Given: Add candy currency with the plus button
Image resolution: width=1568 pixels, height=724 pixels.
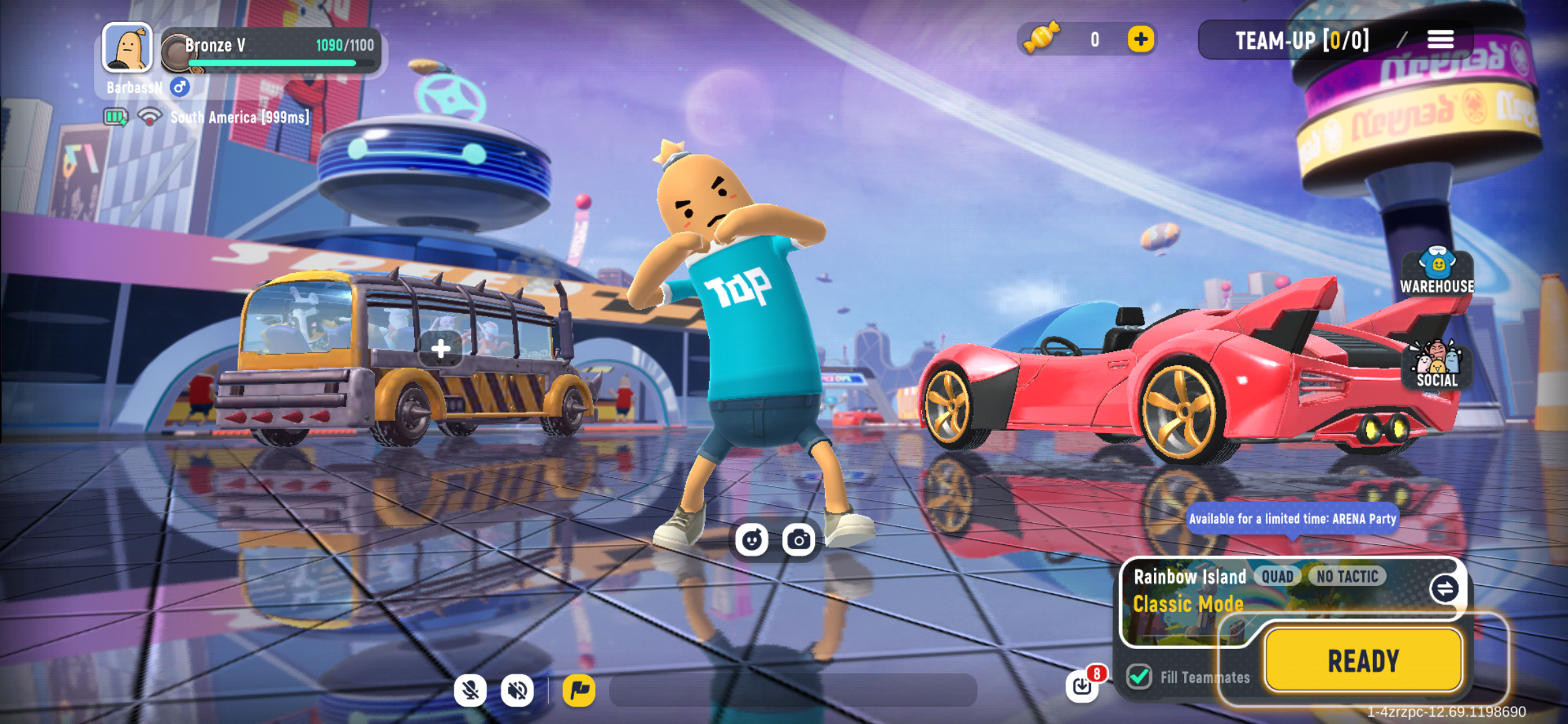Looking at the screenshot, I should click(x=1140, y=40).
